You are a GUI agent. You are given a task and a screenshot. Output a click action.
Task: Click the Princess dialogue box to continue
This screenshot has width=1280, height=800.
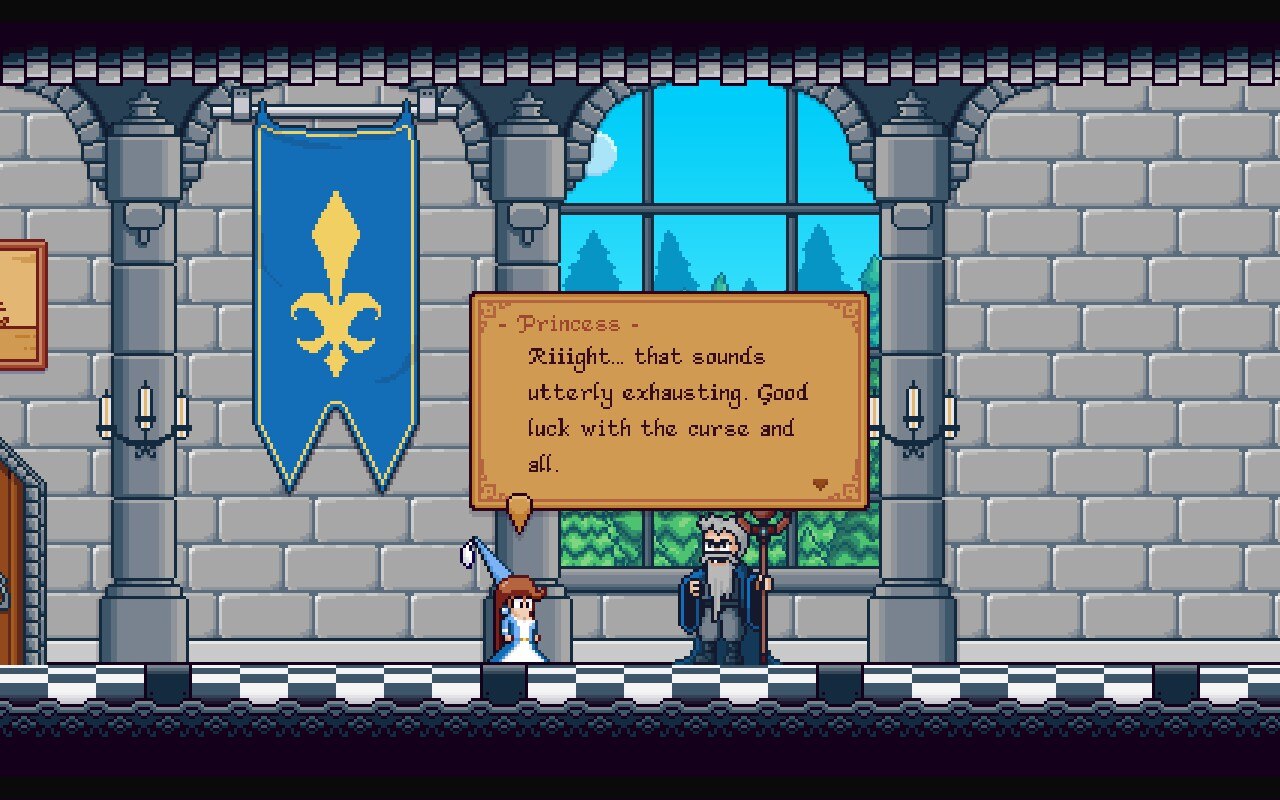pyautogui.click(x=668, y=402)
